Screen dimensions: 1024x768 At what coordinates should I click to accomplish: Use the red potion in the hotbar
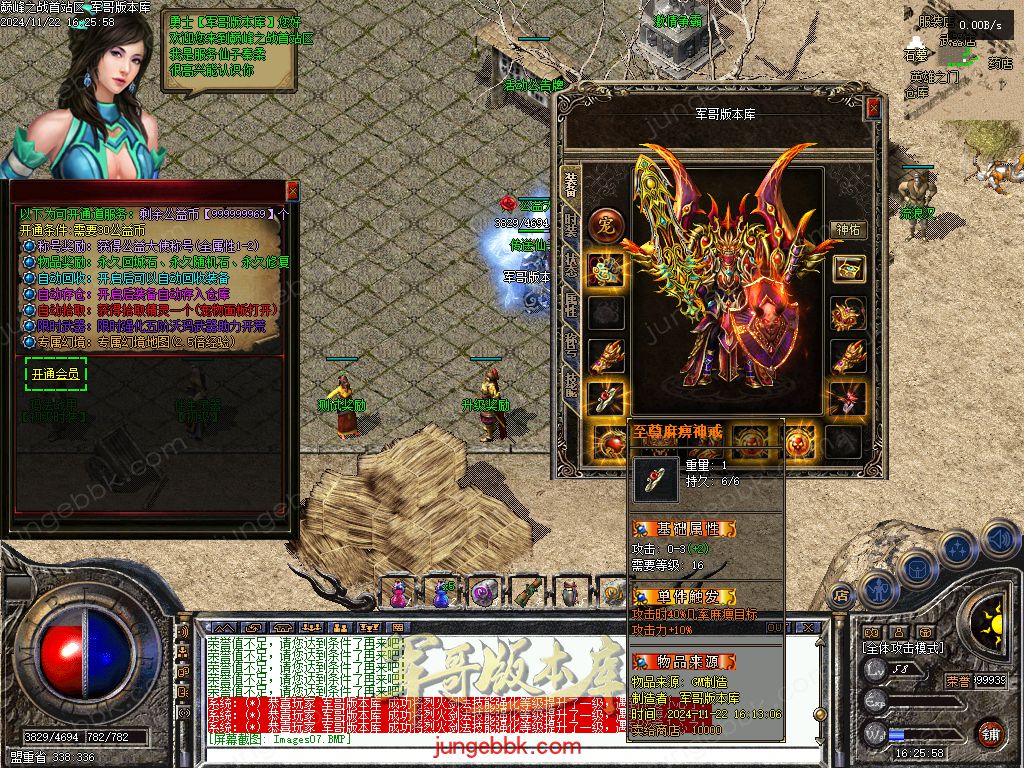coord(398,593)
